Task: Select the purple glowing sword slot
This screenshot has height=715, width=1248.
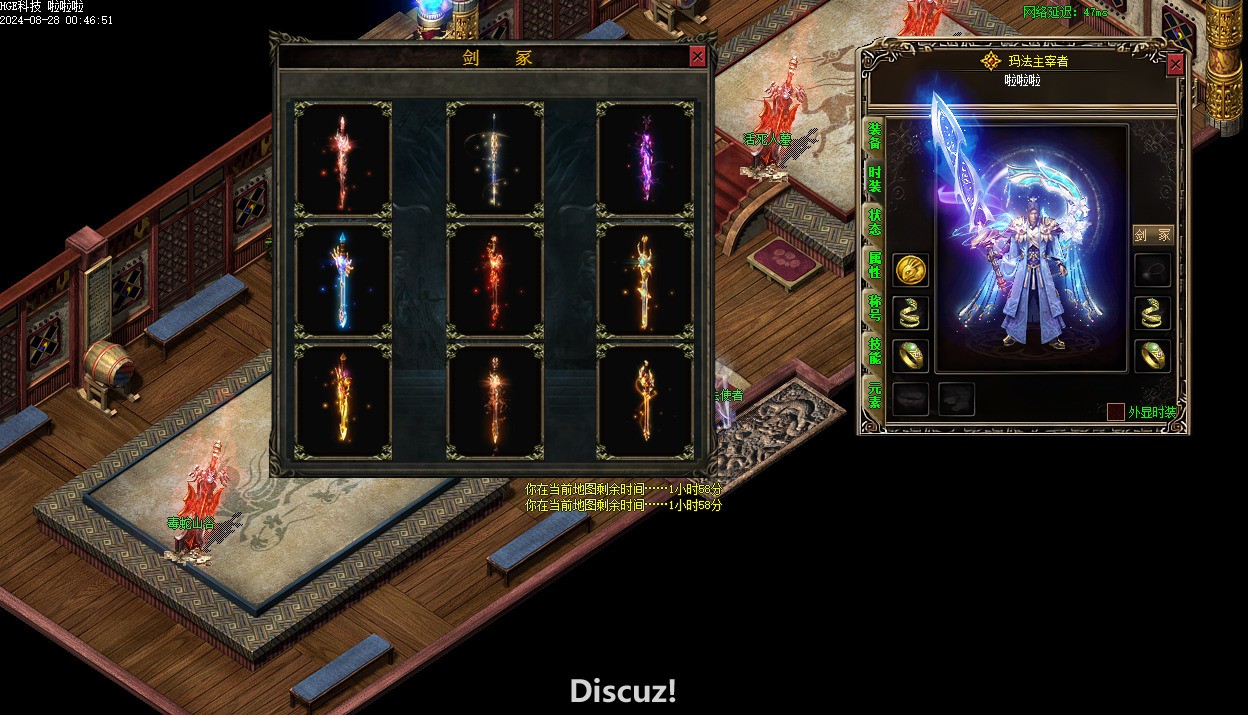Action: pyautogui.click(x=644, y=159)
